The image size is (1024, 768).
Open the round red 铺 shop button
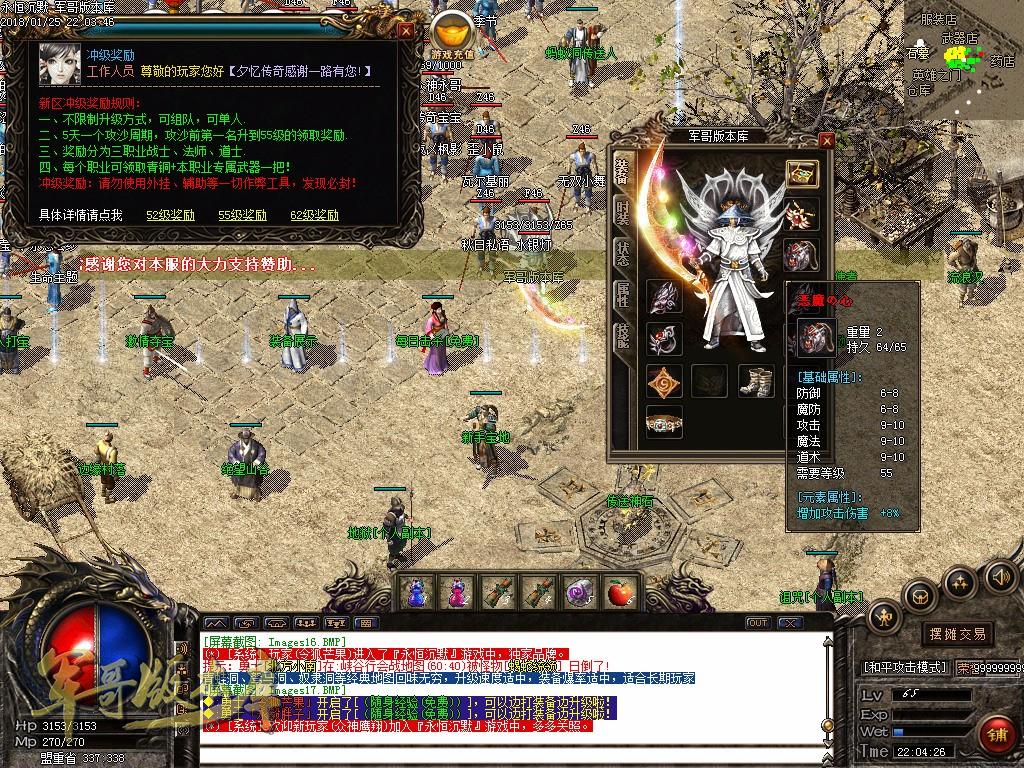pyautogui.click(x=995, y=733)
